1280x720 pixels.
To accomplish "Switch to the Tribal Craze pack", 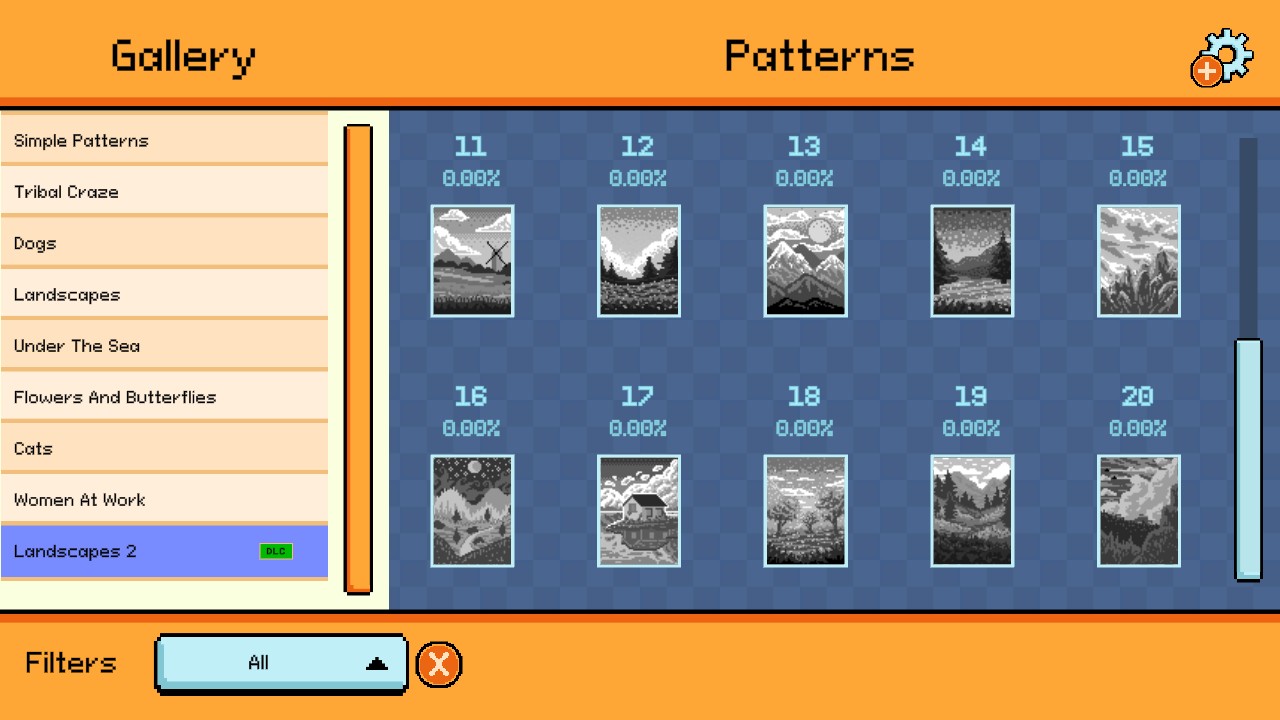I will tap(165, 191).
